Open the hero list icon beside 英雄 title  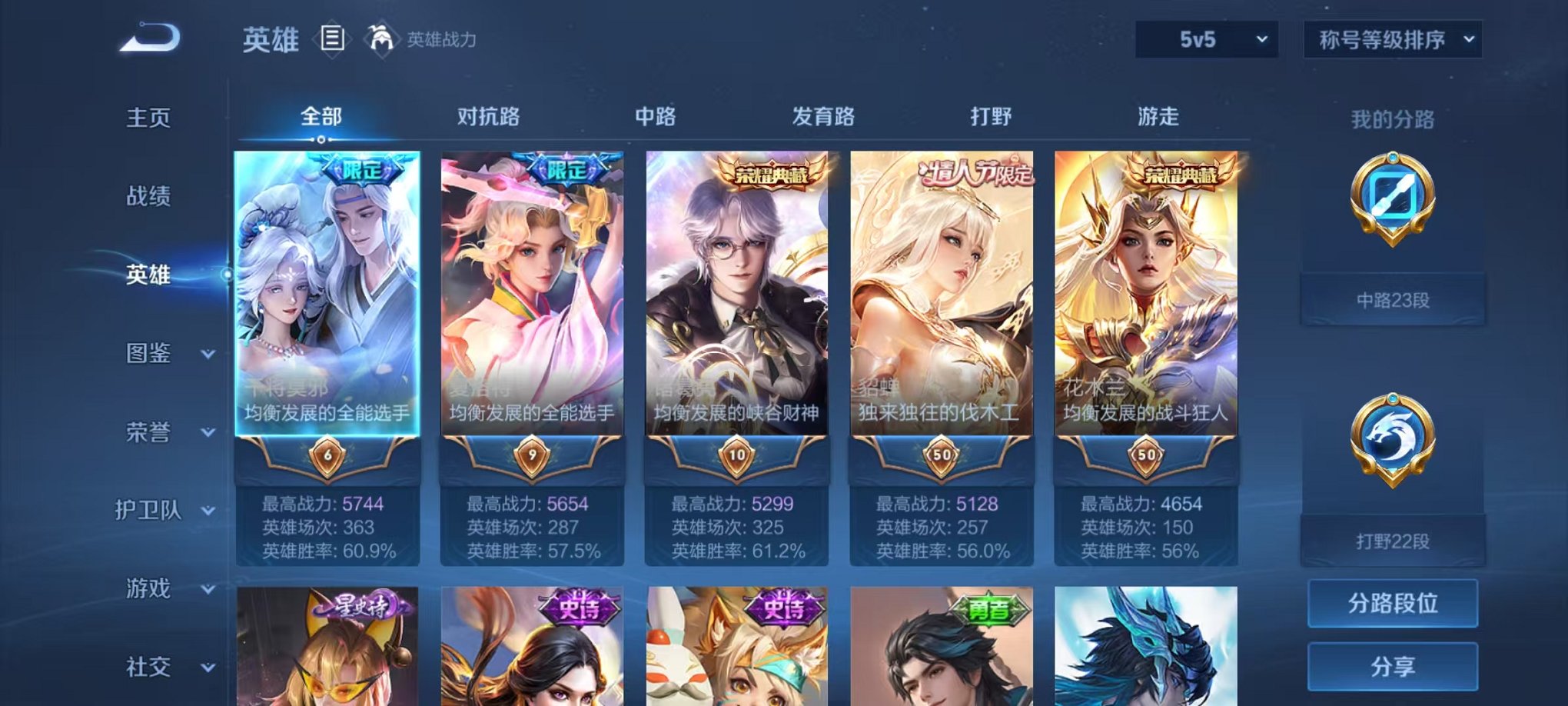(x=331, y=39)
